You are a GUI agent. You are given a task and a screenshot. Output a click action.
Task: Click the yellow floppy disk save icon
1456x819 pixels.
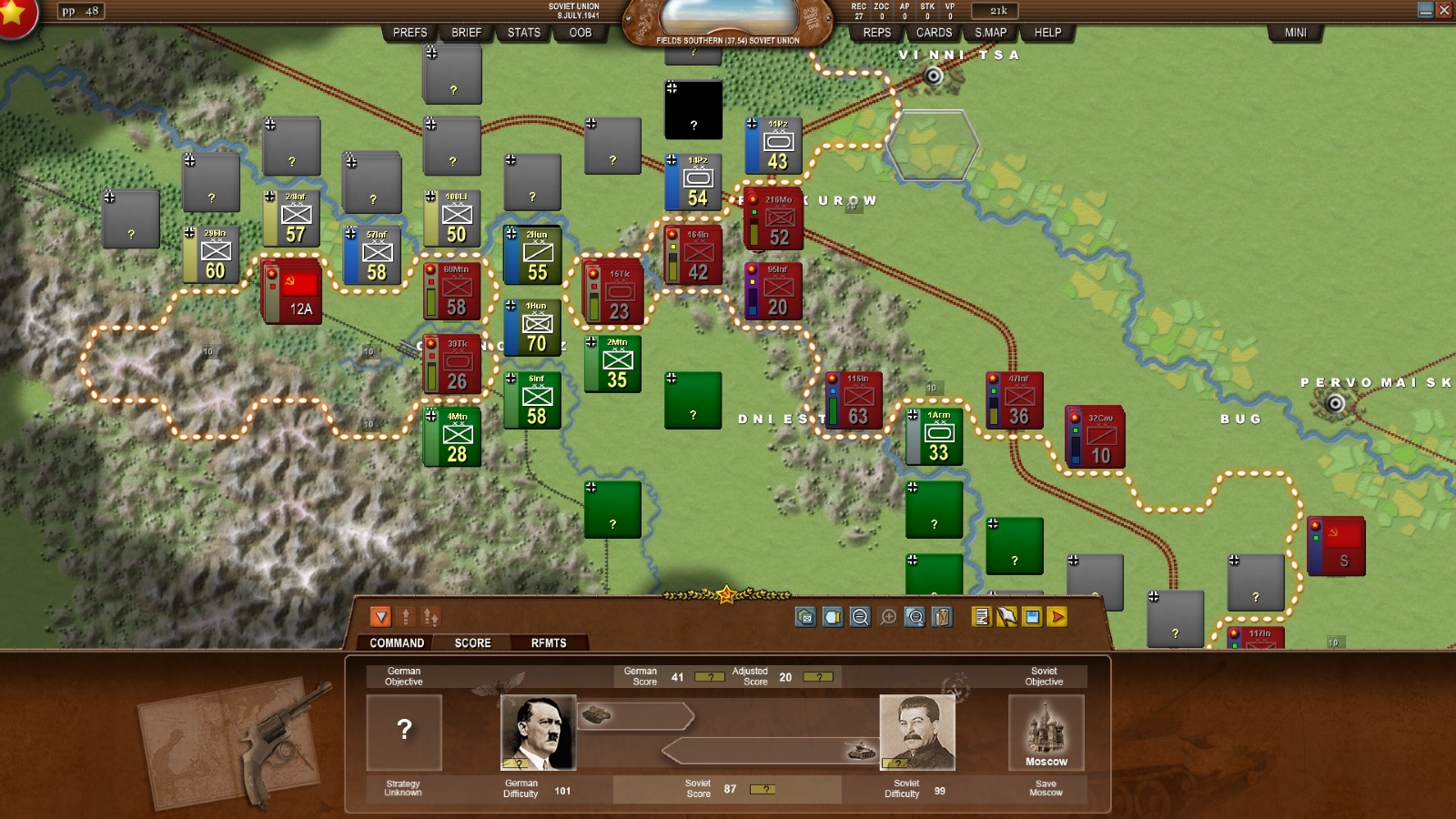[x=1032, y=617]
